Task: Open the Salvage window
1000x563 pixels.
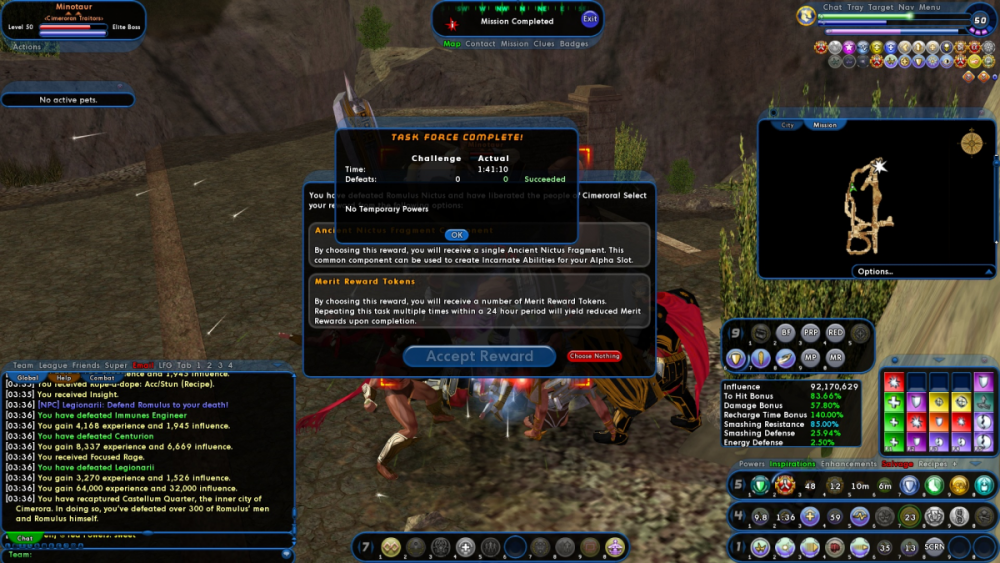Action: coord(897,464)
